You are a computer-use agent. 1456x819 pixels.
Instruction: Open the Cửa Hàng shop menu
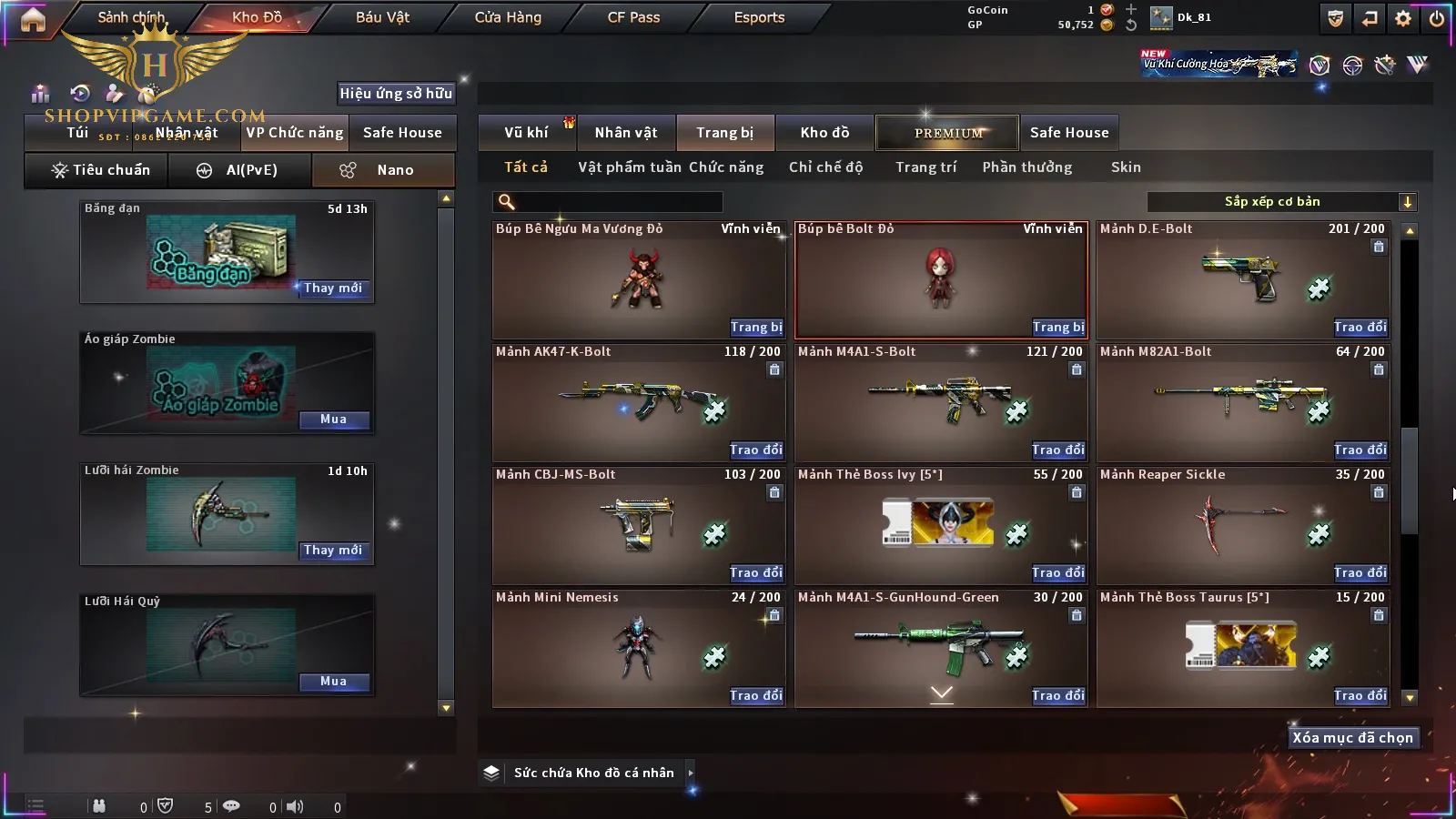point(508,17)
